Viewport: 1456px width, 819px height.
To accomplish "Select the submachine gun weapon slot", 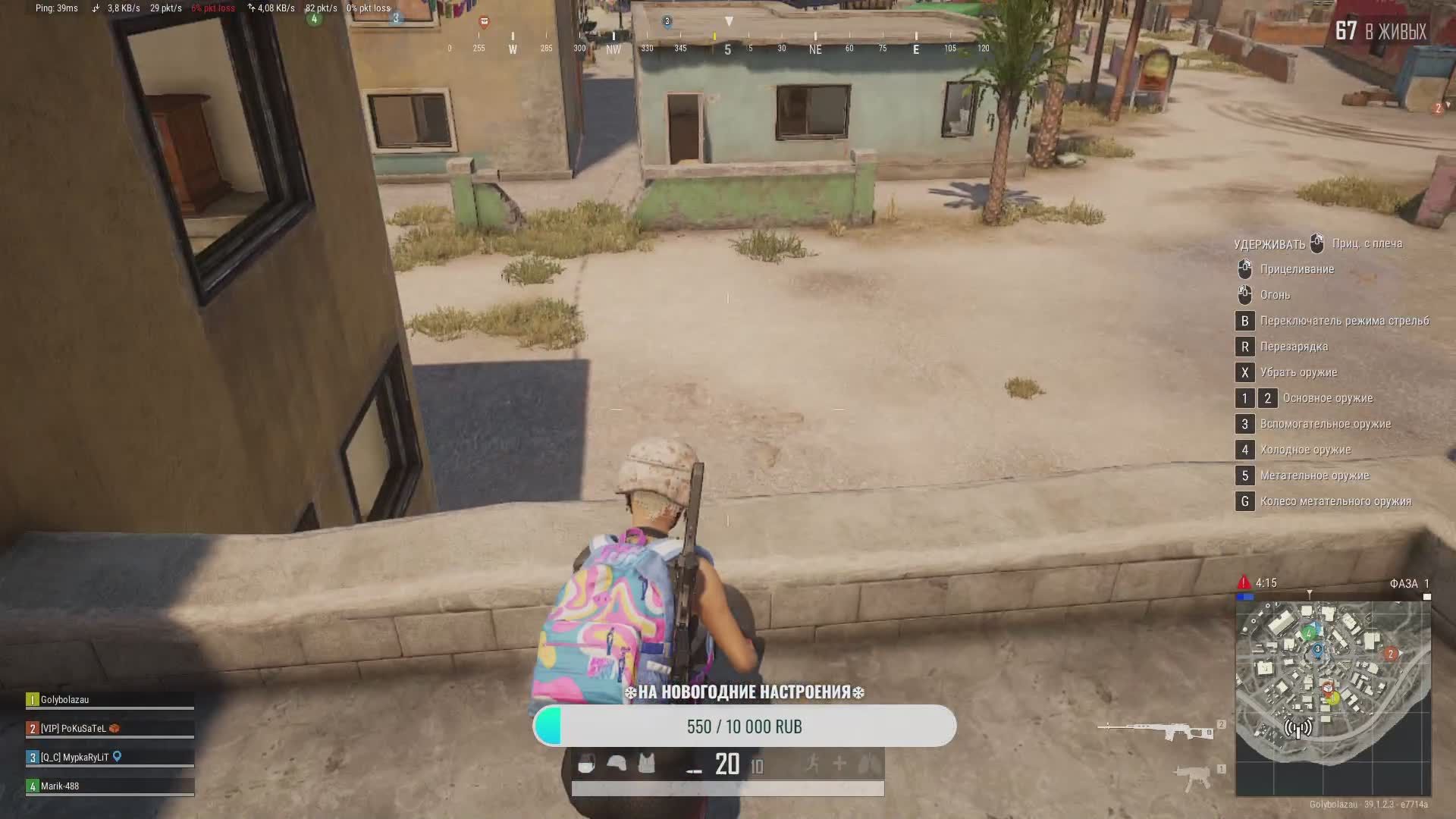I will (x=1193, y=777).
